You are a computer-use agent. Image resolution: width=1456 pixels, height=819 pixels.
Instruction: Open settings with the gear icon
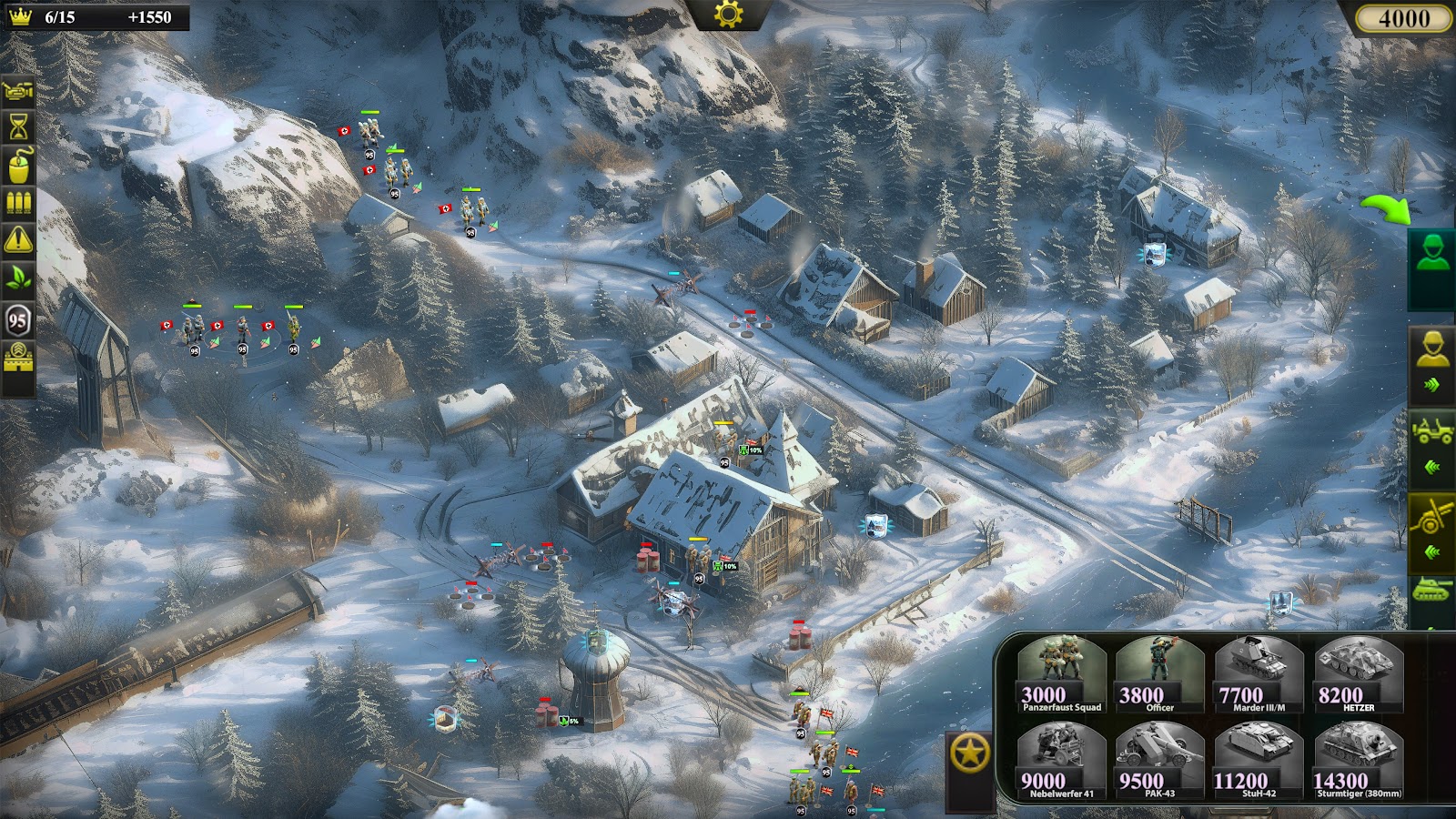pyautogui.click(x=729, y=14)
